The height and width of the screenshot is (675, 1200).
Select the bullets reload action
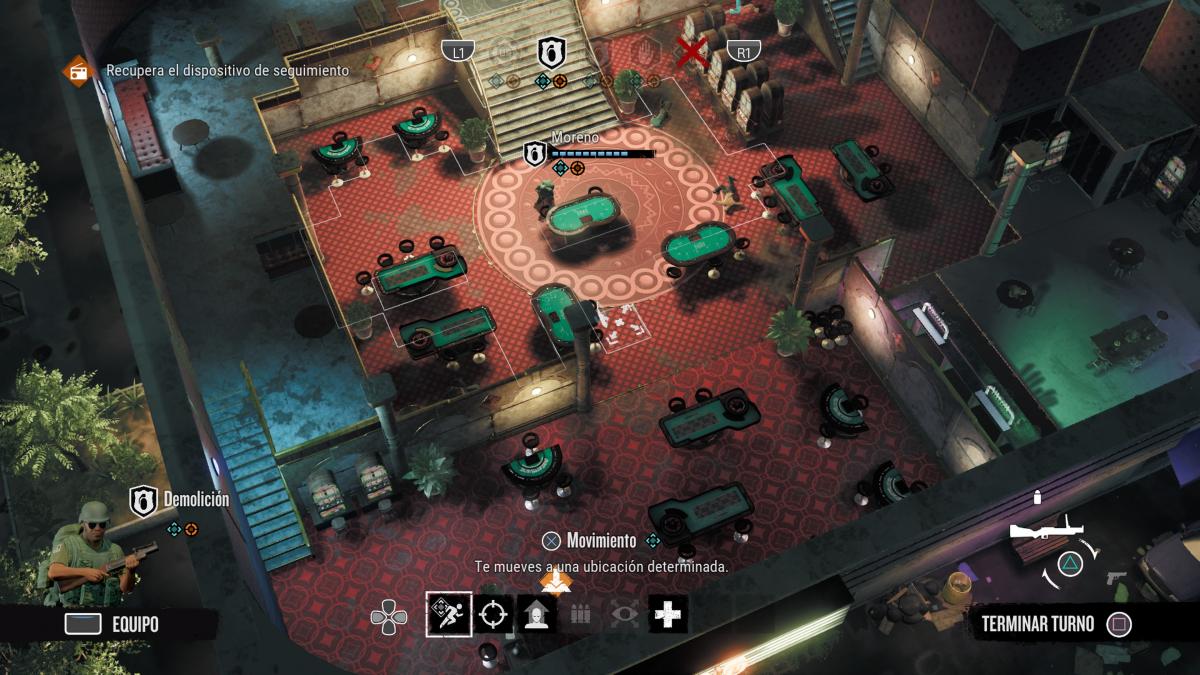(580, 614)
